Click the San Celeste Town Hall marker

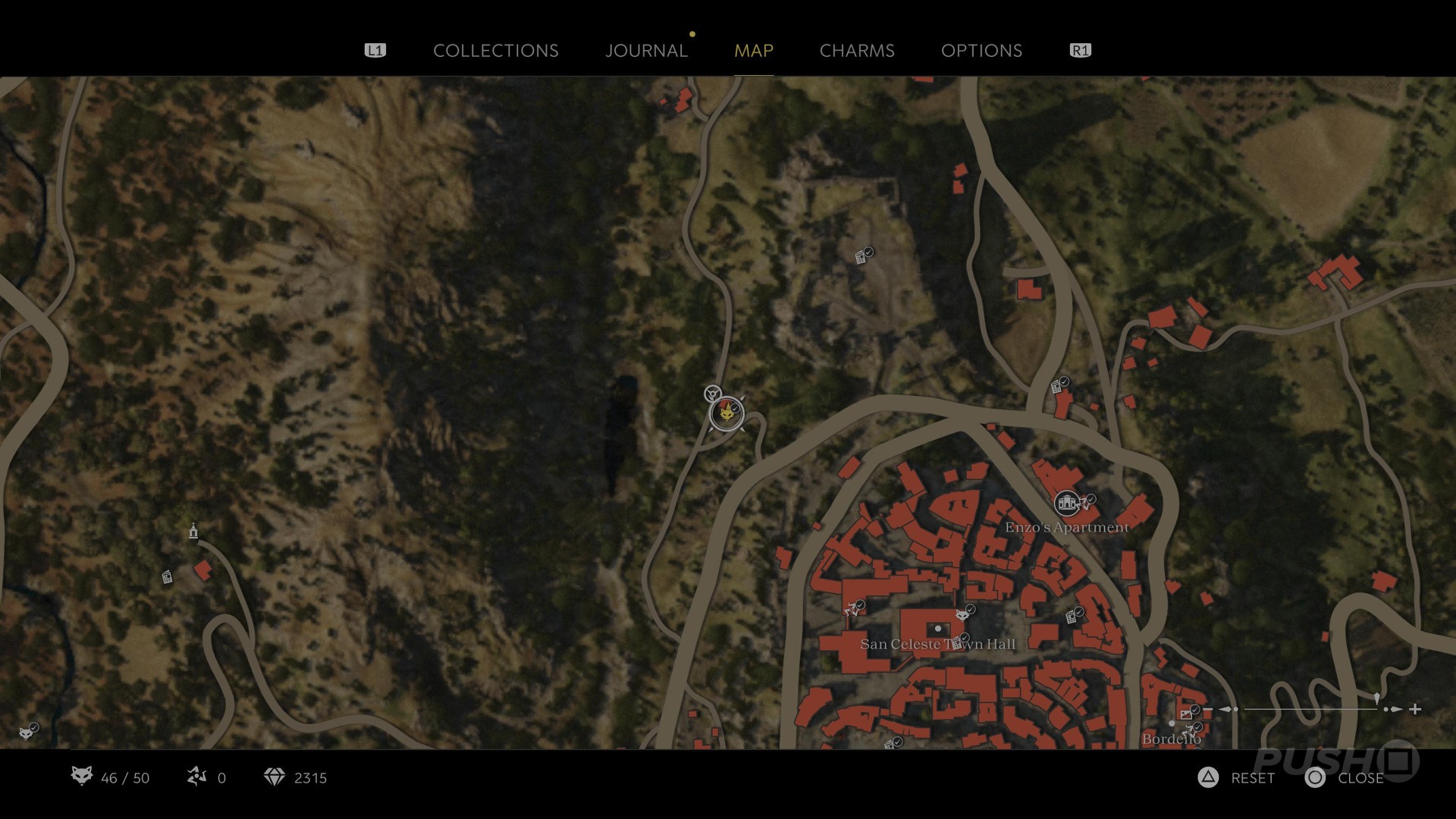938,629
